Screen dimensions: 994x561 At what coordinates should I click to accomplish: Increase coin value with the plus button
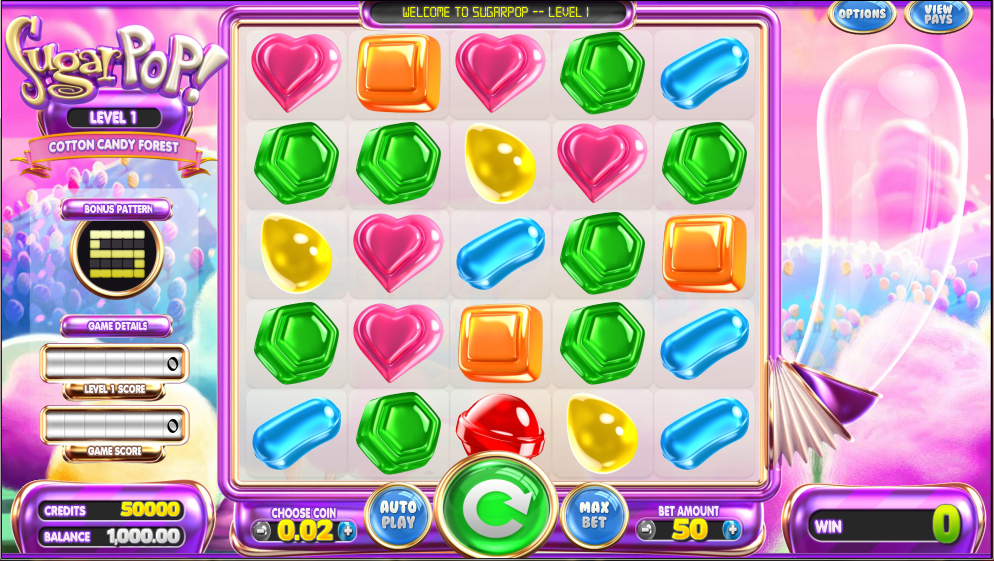coord(347,530)
